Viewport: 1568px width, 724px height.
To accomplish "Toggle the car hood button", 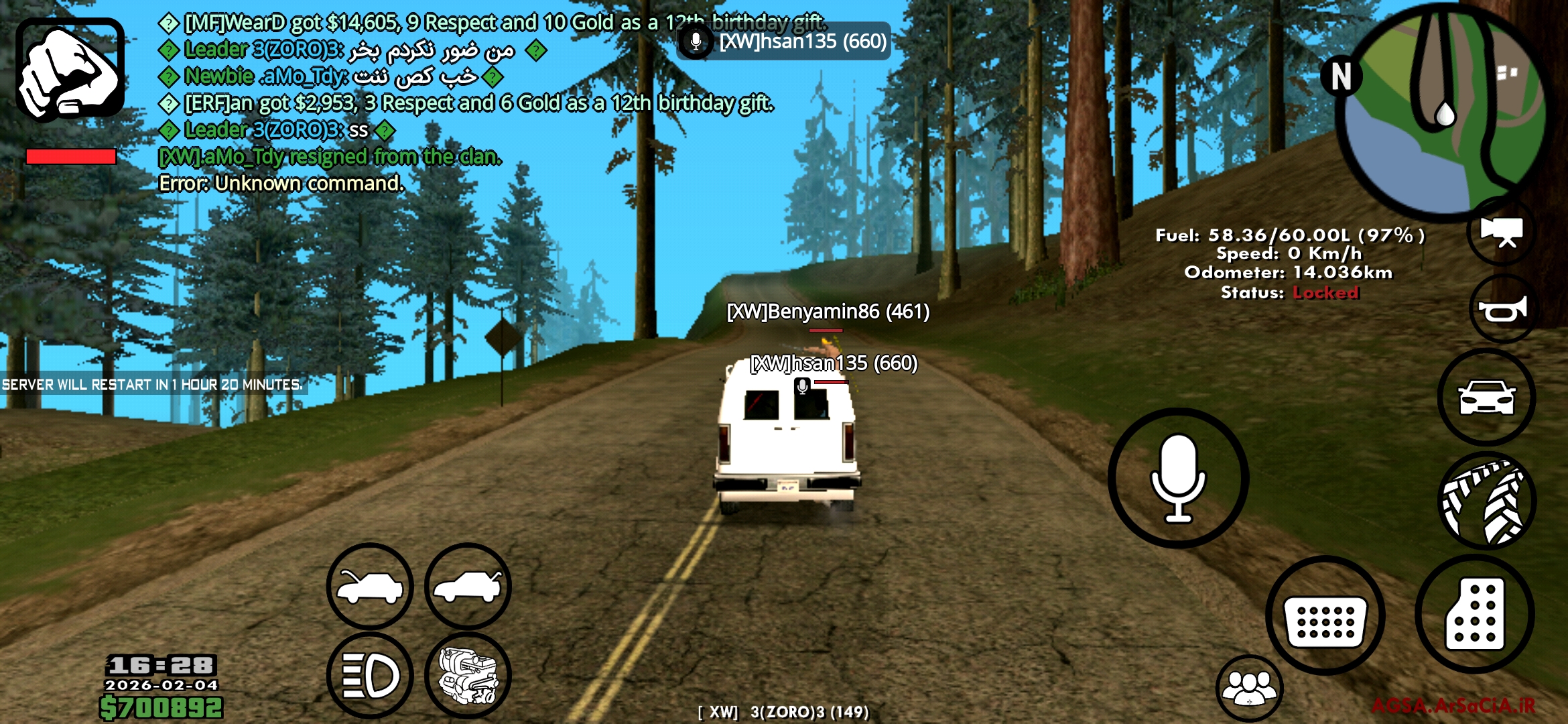I will click(x=370, y=586).
